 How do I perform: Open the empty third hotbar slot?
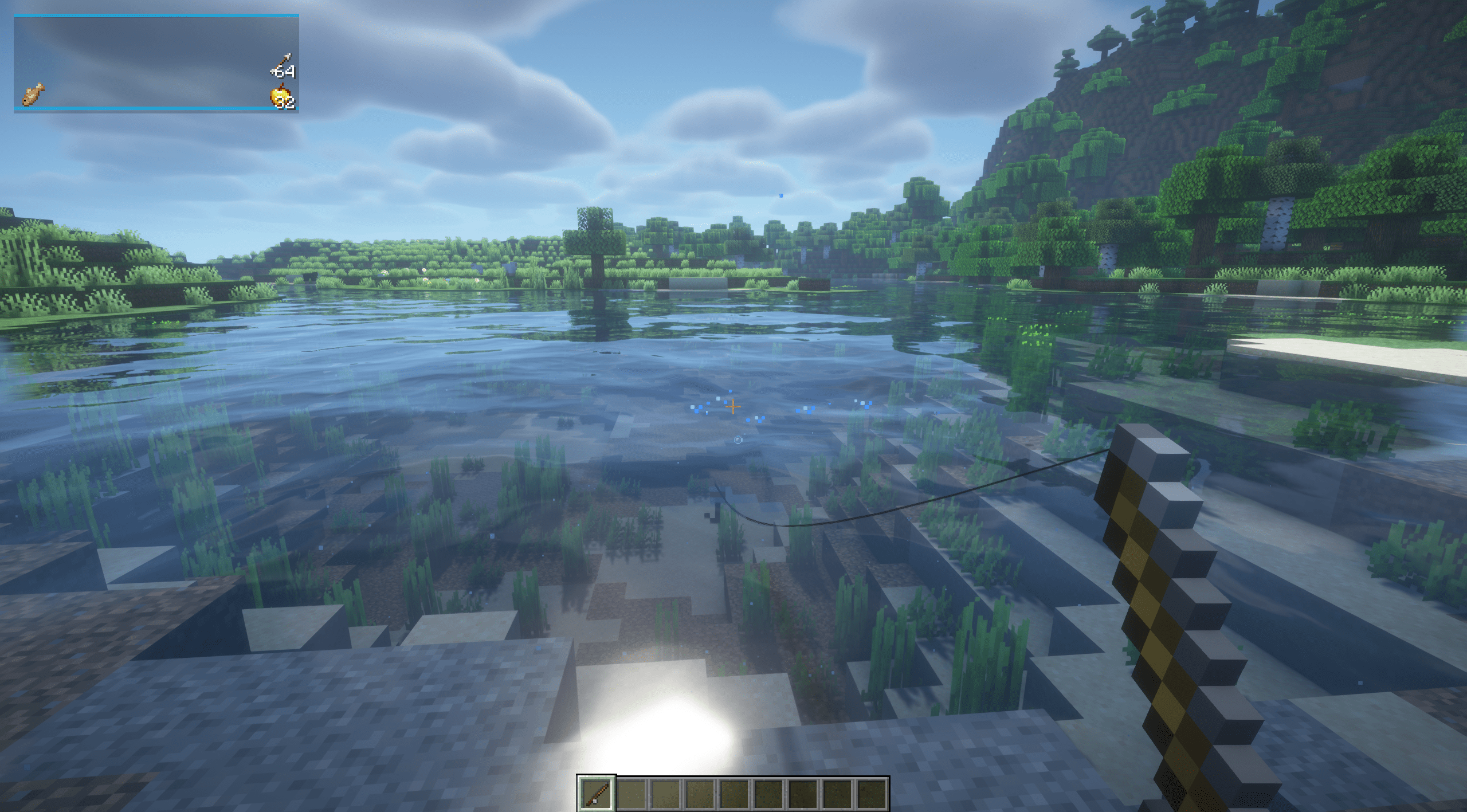click(666, 794)
